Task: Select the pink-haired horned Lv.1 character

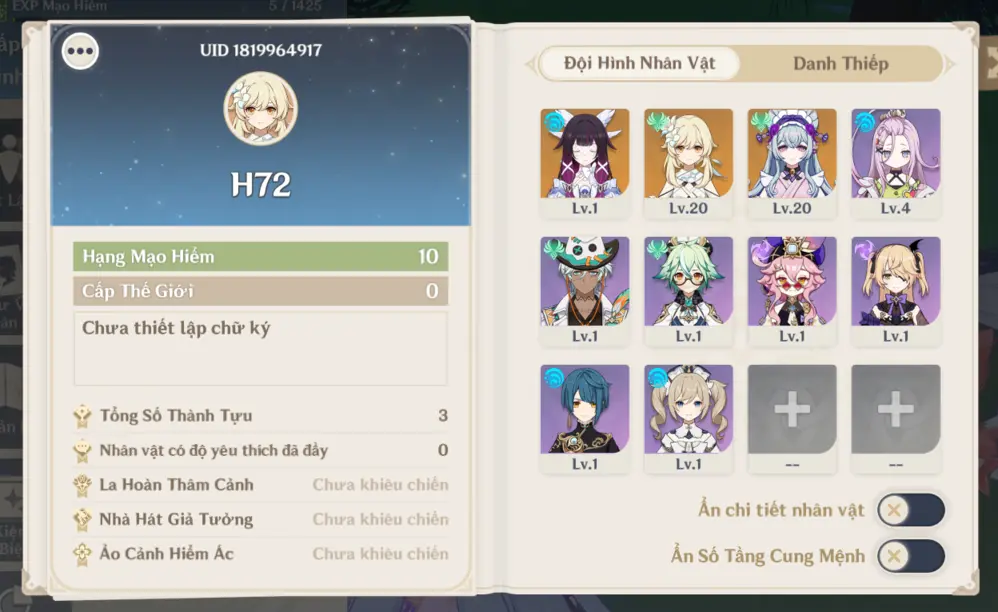Action: pos(792,282)
